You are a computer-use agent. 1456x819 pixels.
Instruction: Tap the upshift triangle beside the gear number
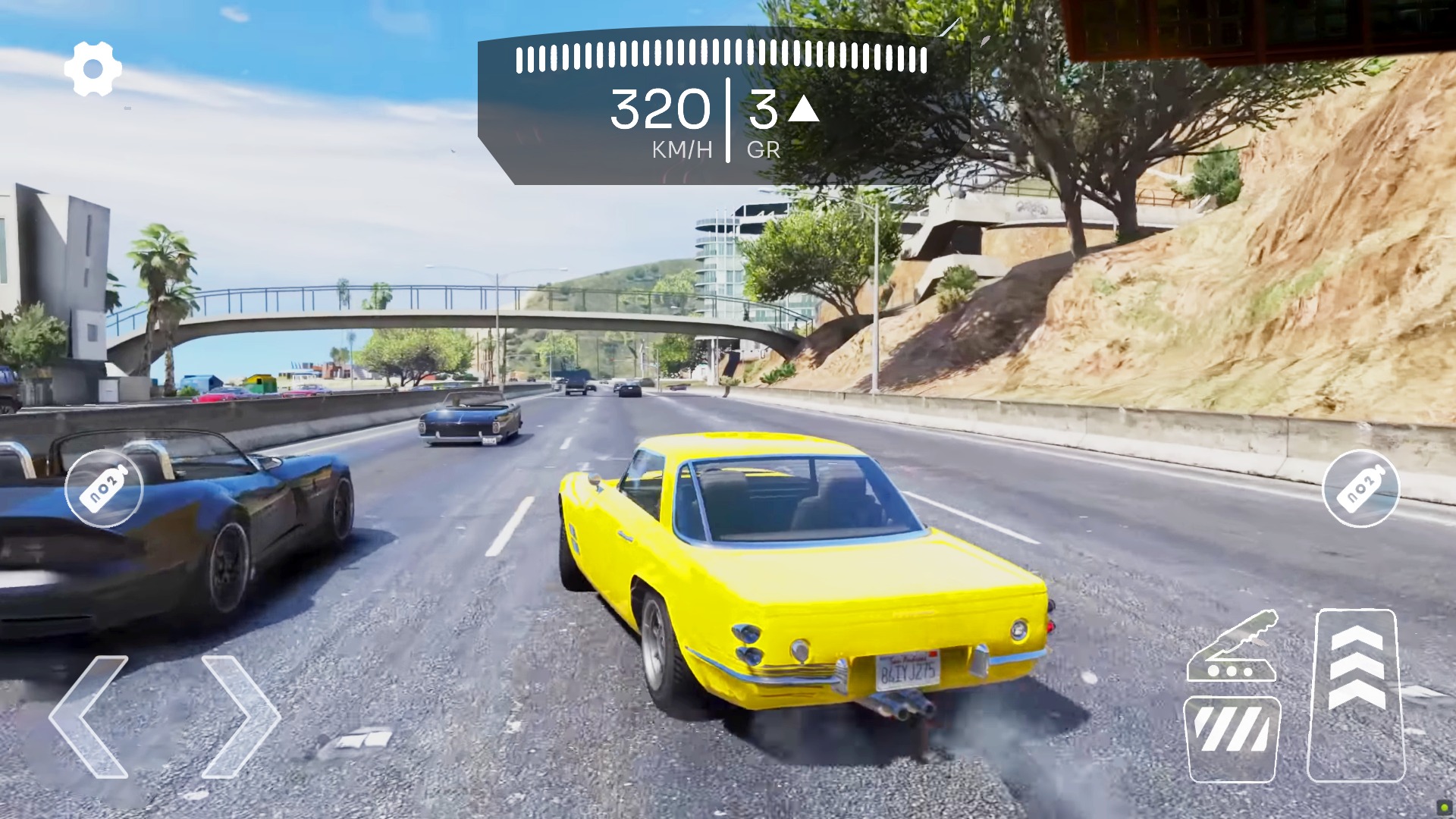pyautogui.click(x=802, y=110)
